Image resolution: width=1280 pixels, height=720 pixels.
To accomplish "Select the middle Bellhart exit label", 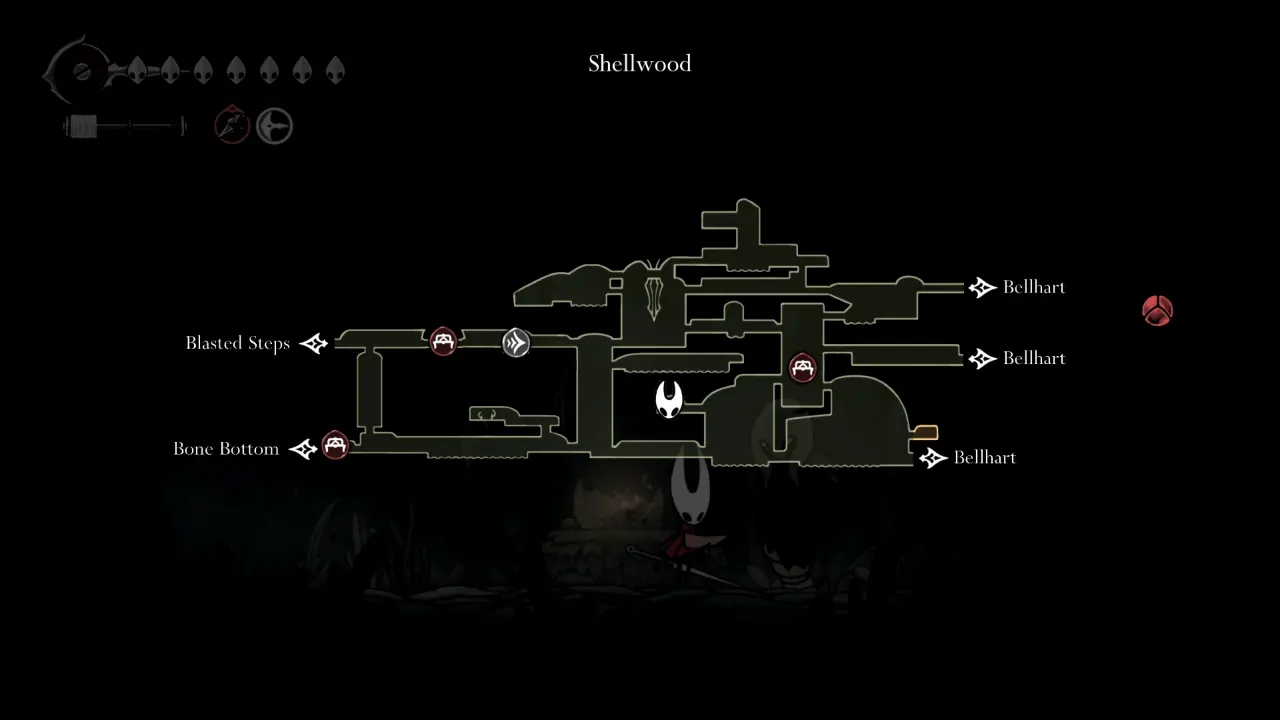I will coord(1034,358).
